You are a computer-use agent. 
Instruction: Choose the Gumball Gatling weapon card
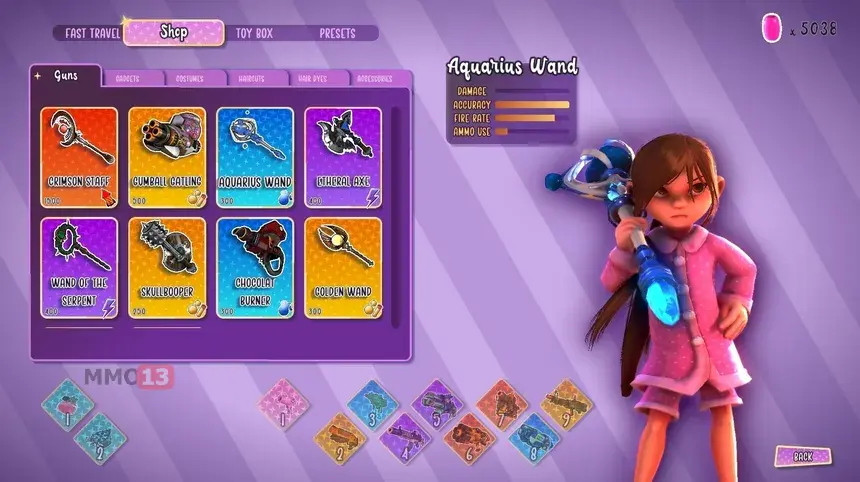point(167,156)
